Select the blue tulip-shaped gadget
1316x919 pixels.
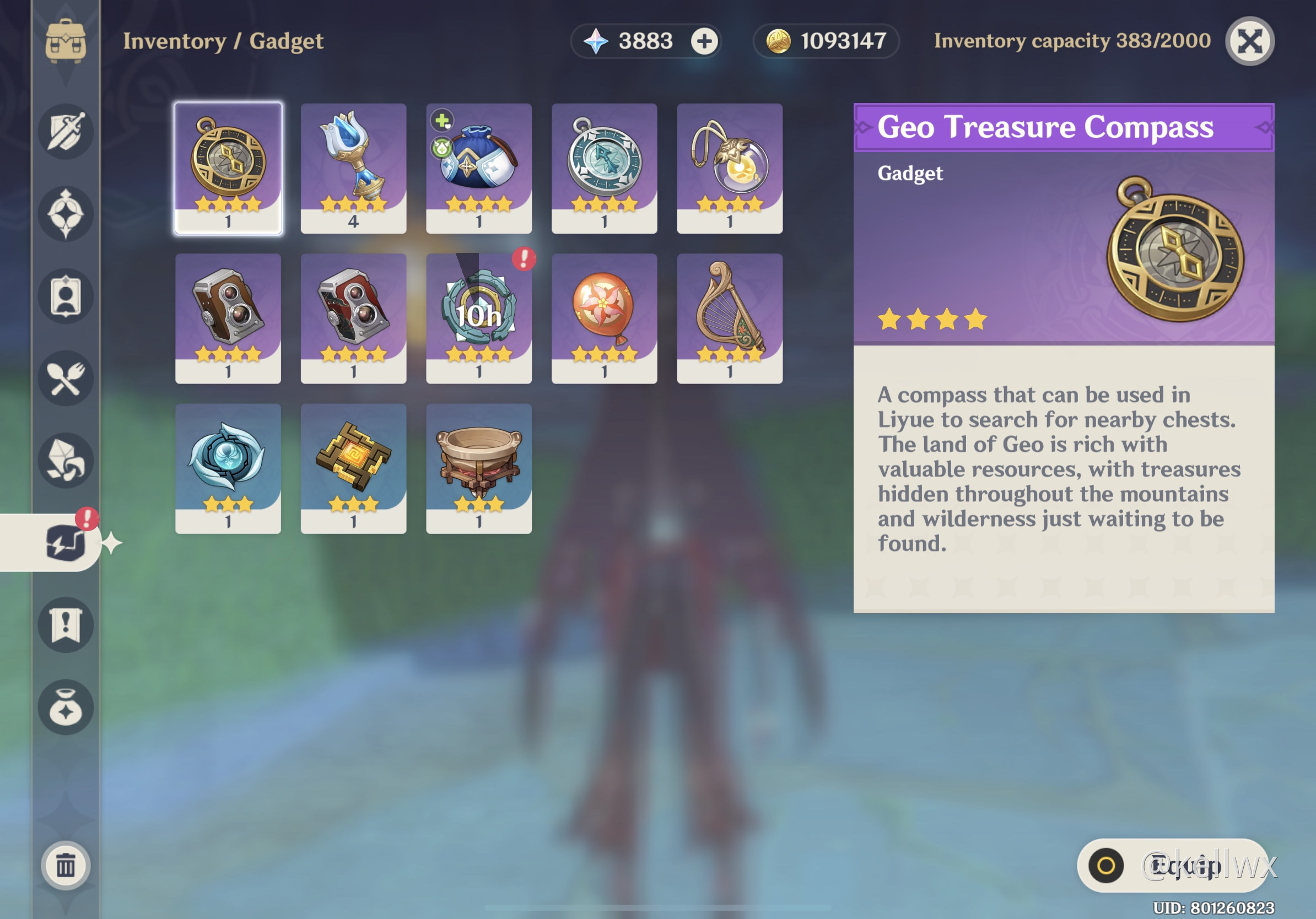click(x=354, y=169)
